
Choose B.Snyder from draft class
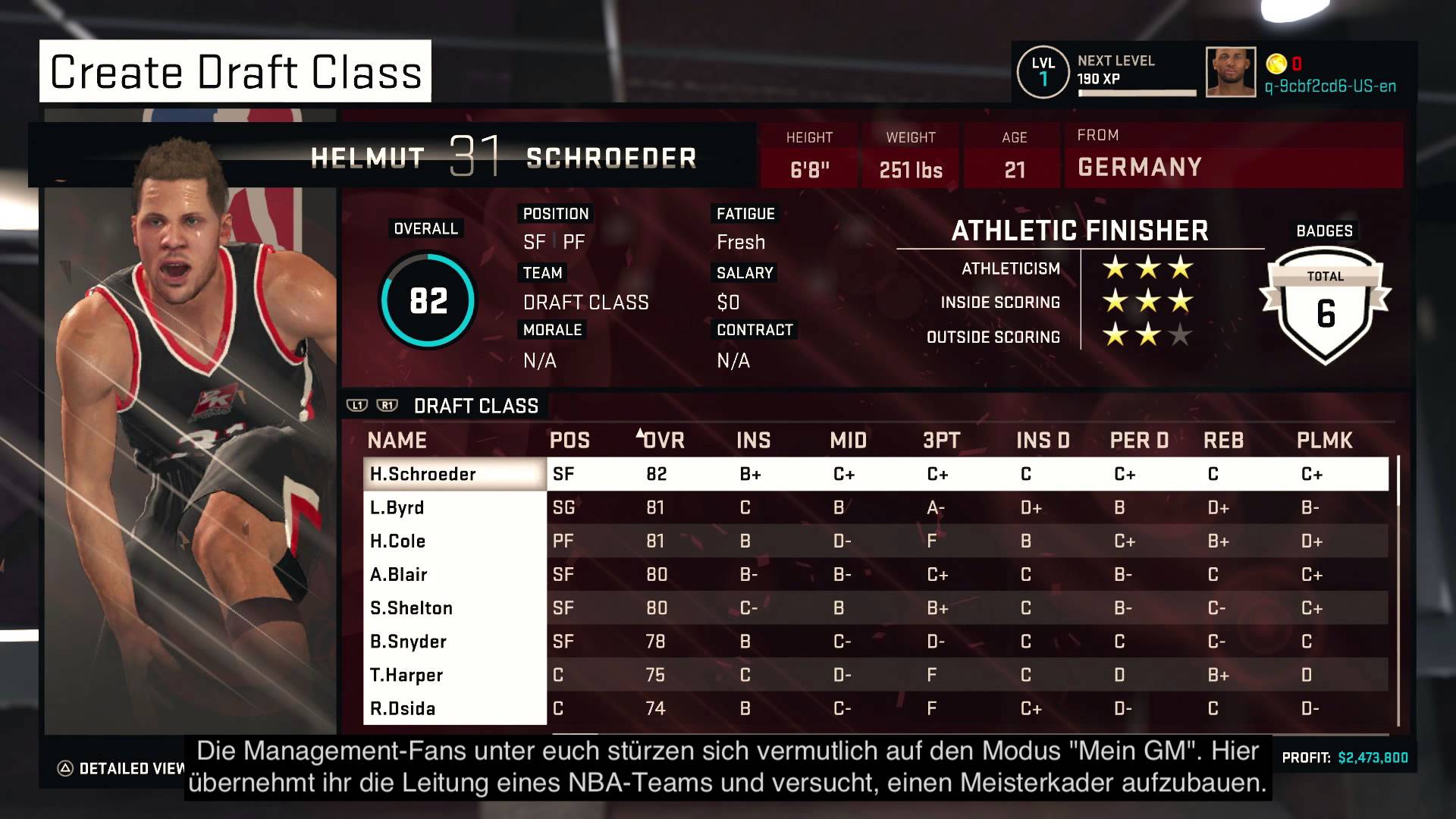click(455, 642)
